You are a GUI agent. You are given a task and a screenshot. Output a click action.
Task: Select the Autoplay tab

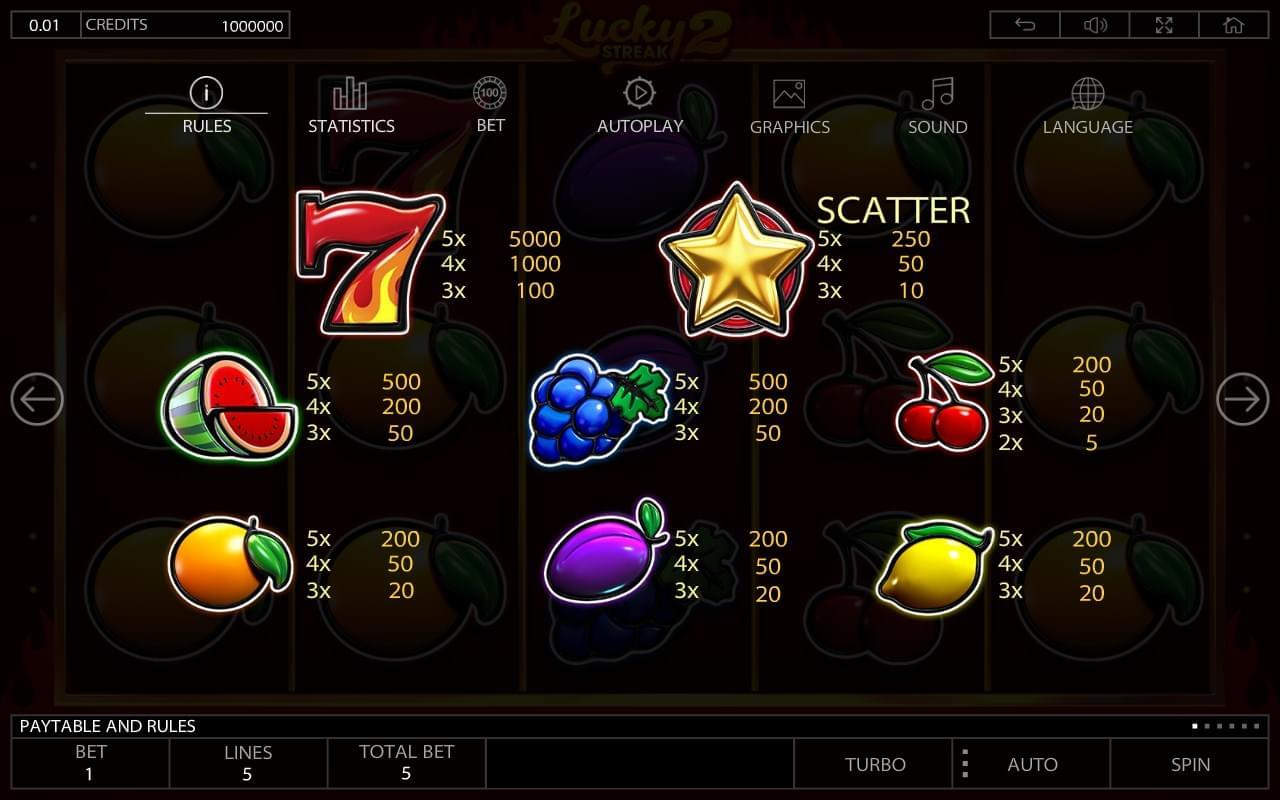click(x=639, y=108)
